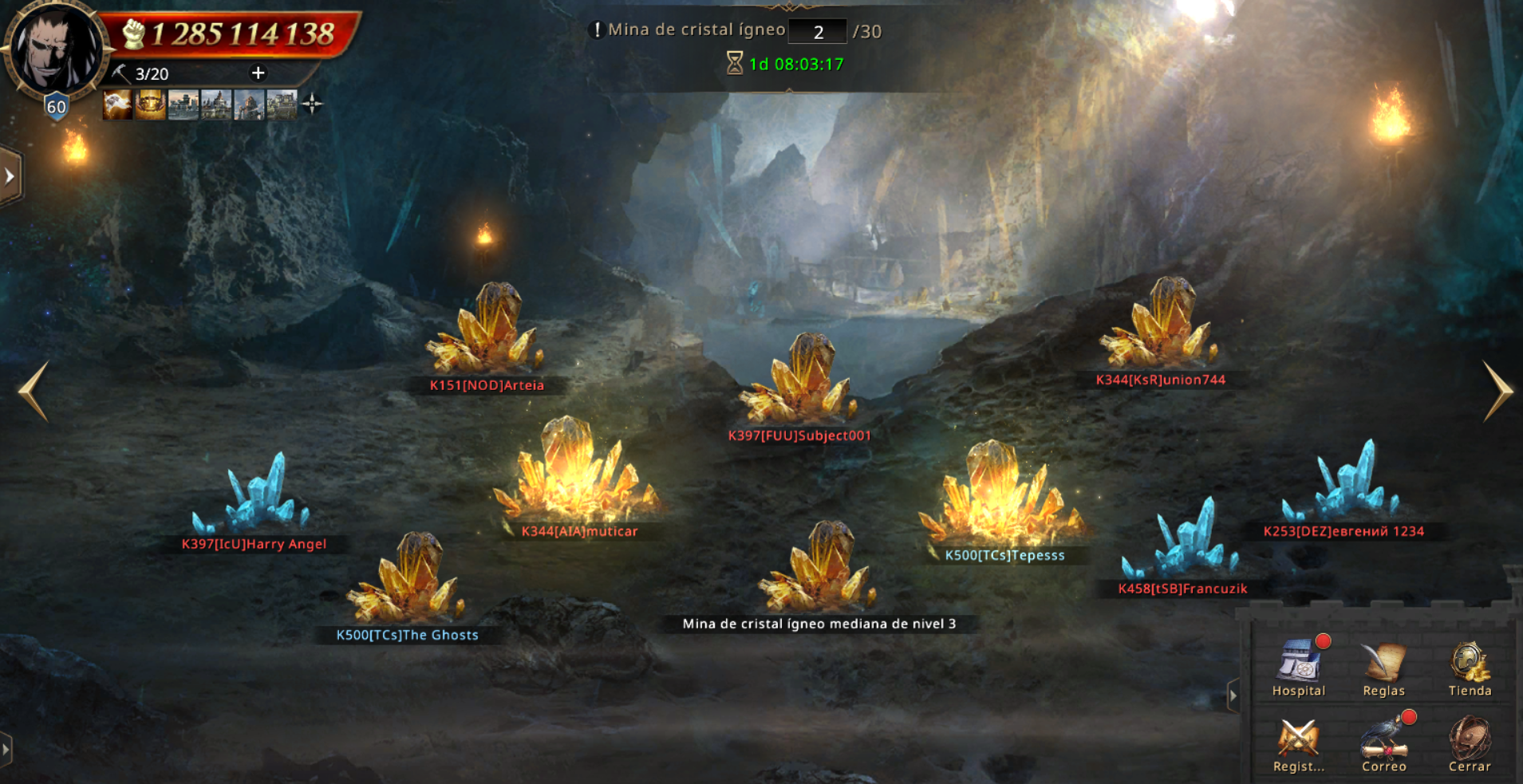Select the white flag buff icon
Image resolution: width=1523 pixels, height=784 pixels.
[117, 104]
